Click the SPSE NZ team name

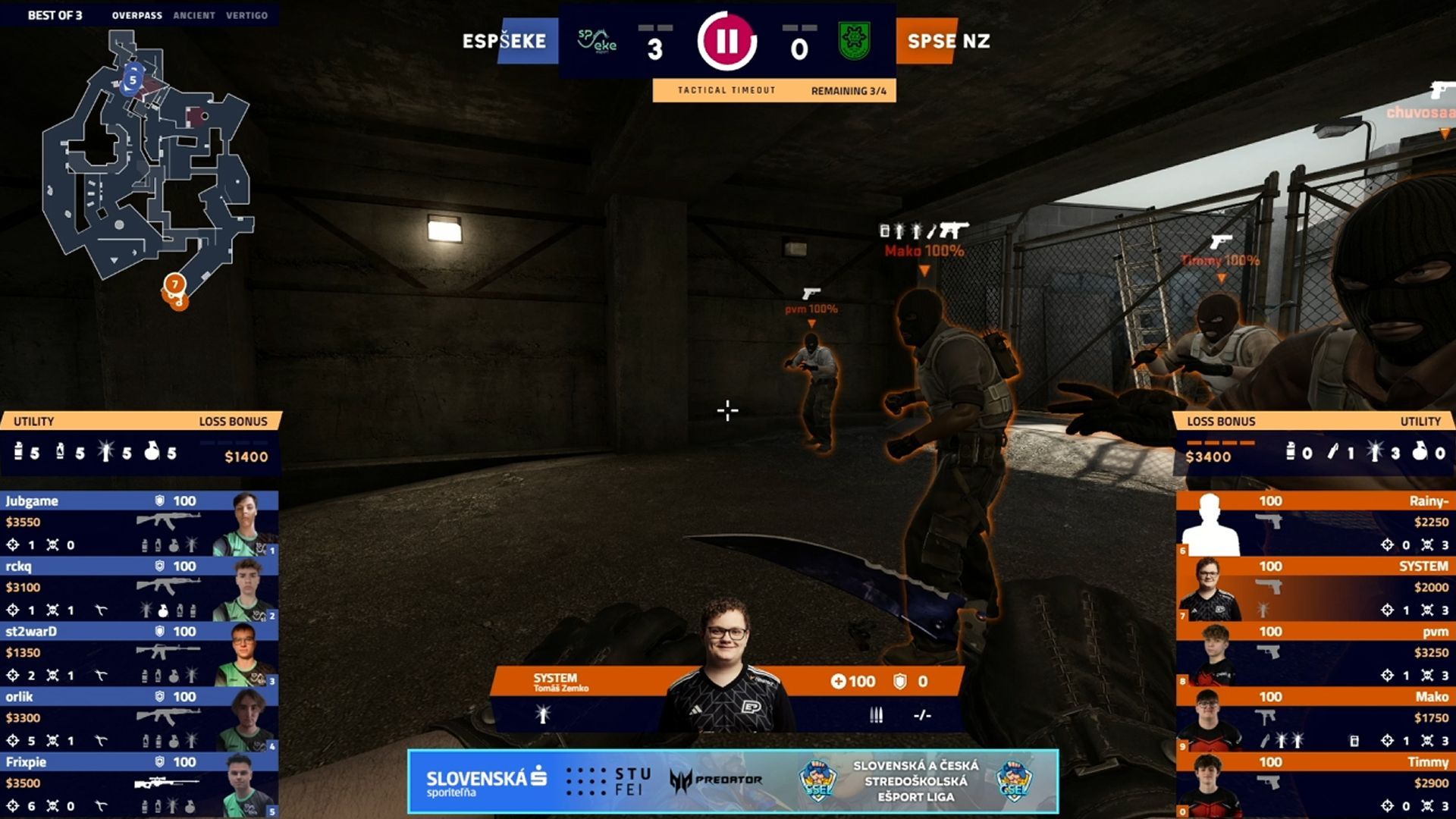coord(948,41)
